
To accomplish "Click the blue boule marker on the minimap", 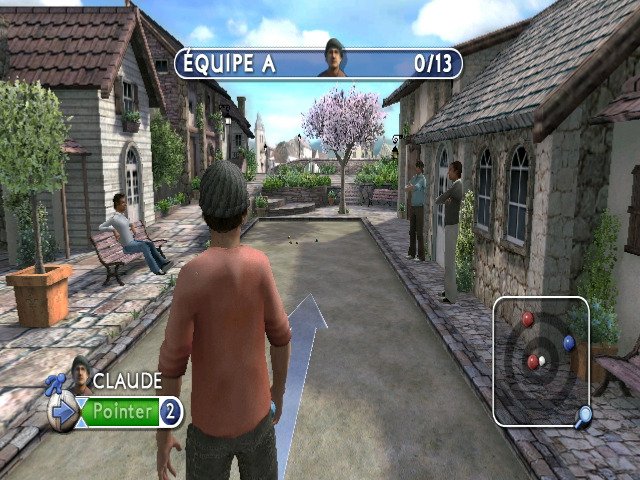I will pos(569,343).
